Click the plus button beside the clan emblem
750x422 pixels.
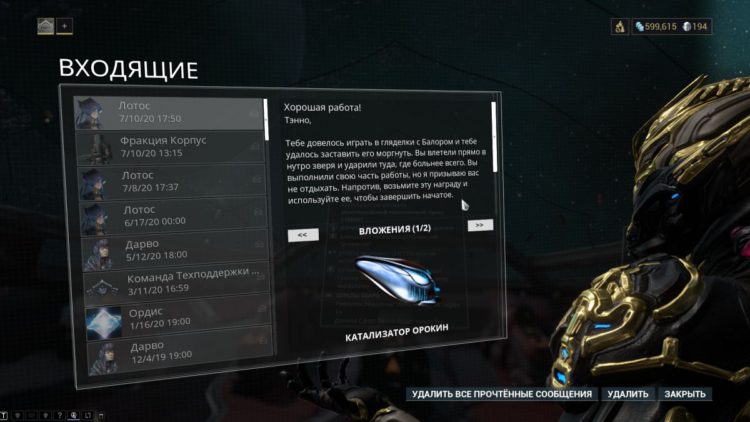point(65,26)
